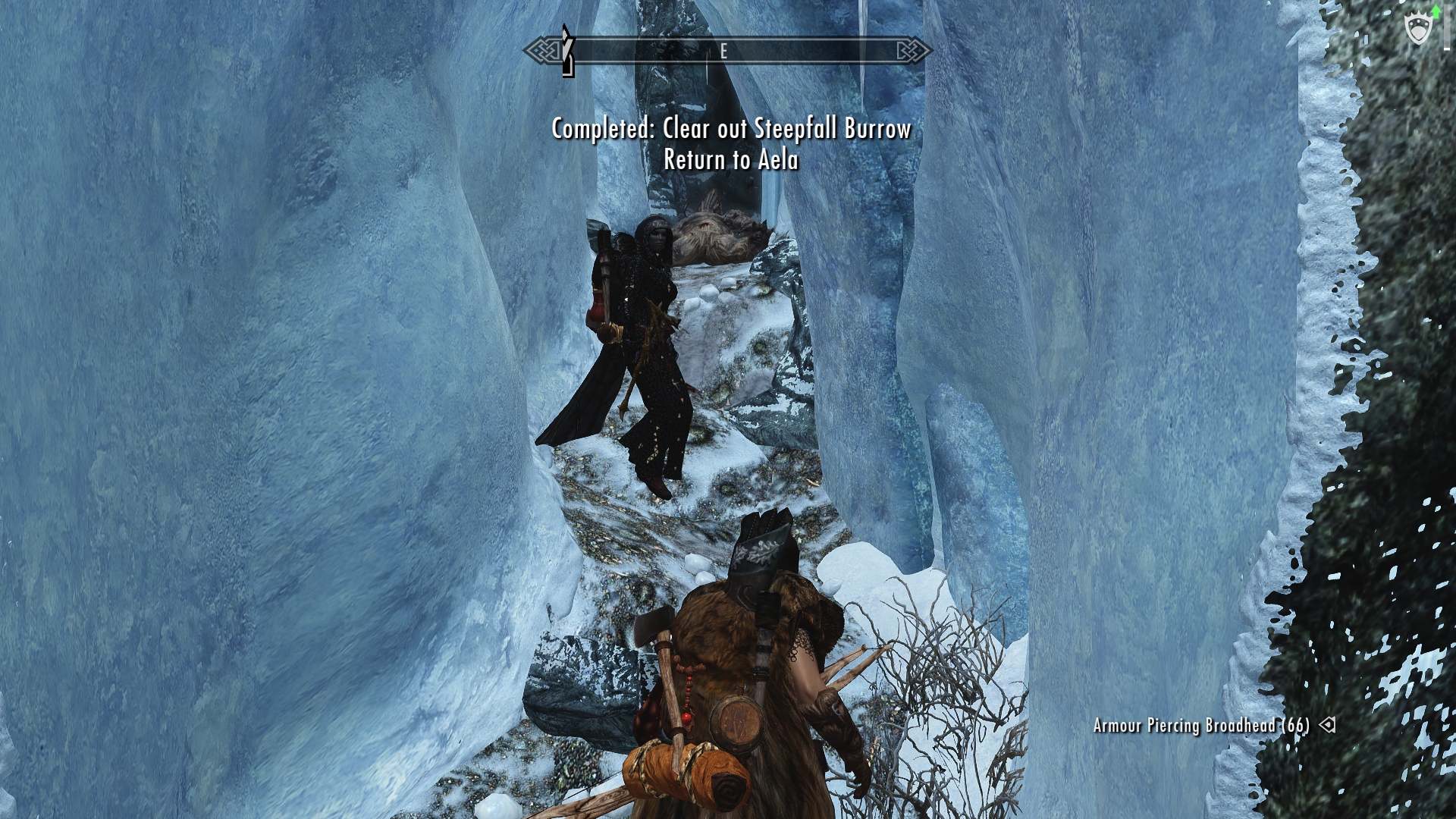
Task: Click the compass bar showing East
Action: tap(726, 52)
